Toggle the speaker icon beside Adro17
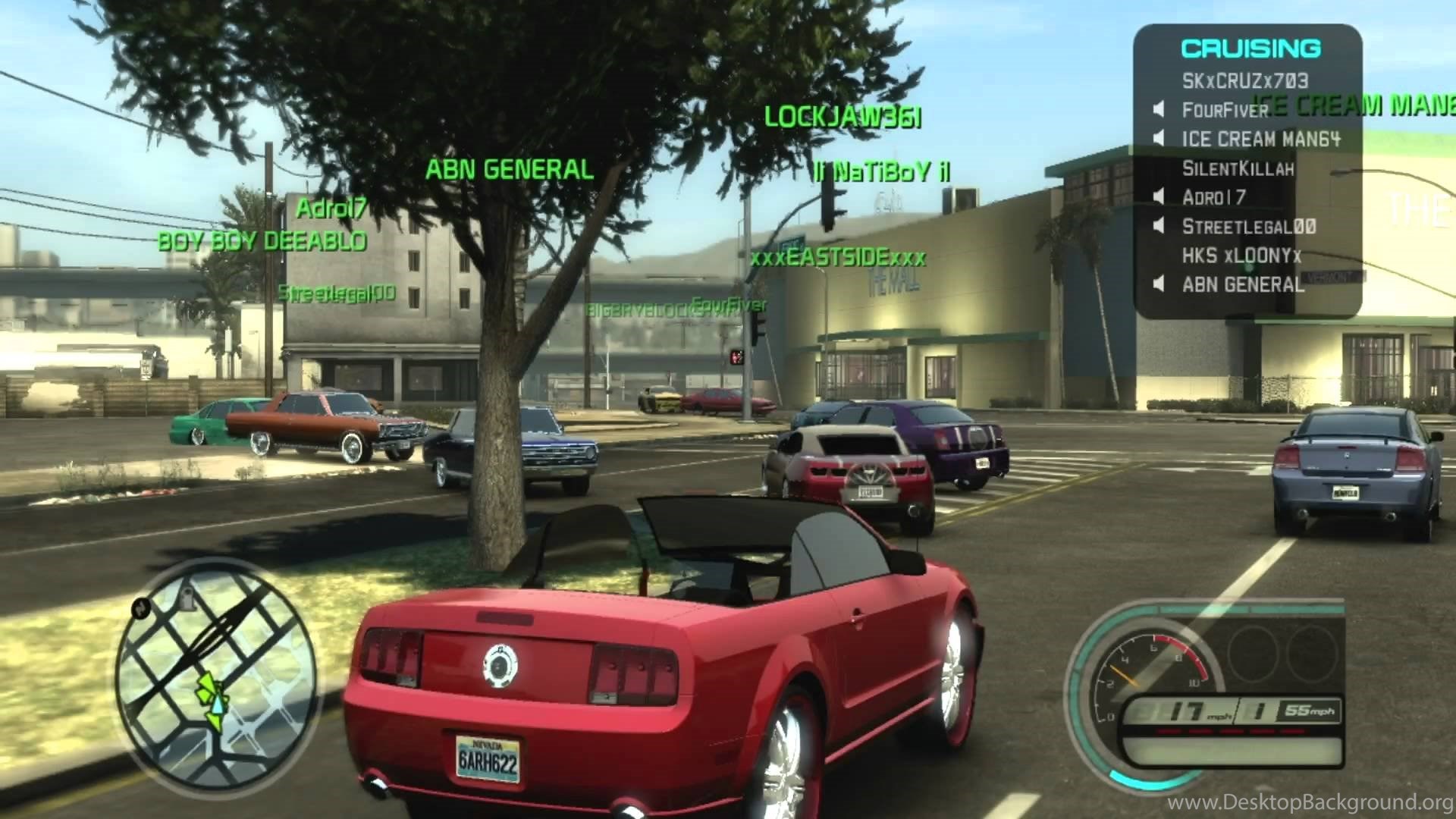Image resolution: width=1456 pixels, height=819 pixels. tap(1158, 198)
